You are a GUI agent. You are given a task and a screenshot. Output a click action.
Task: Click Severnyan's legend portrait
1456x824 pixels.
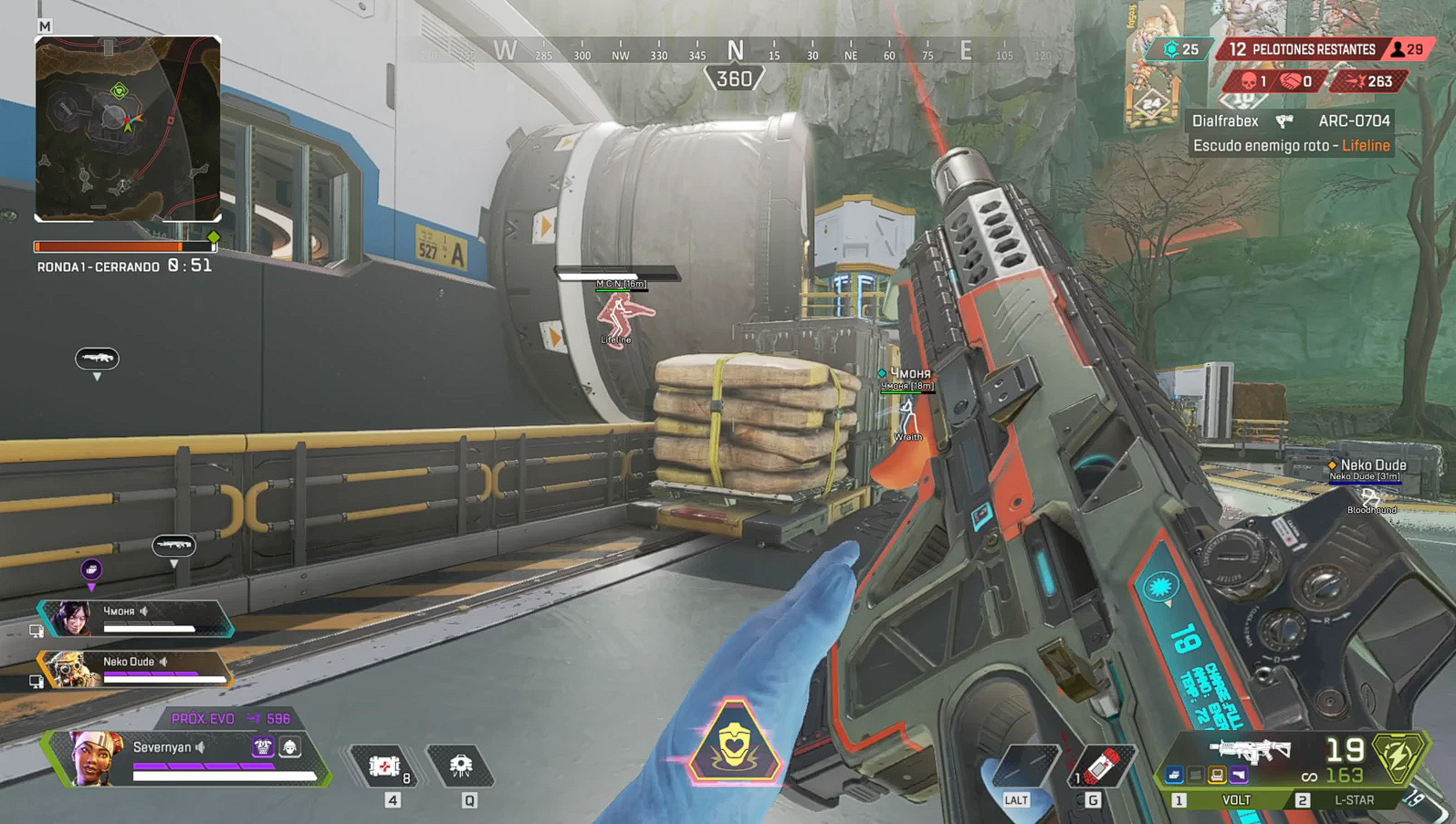(93, 757)
